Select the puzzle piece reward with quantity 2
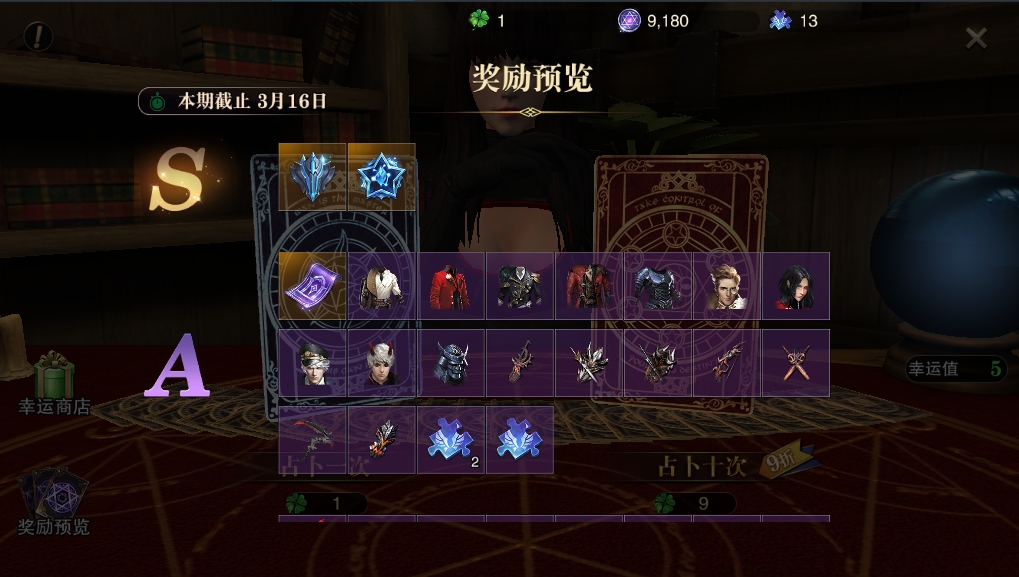The width and height of the screenshot is (1019, 577). (x=451, y=440)
